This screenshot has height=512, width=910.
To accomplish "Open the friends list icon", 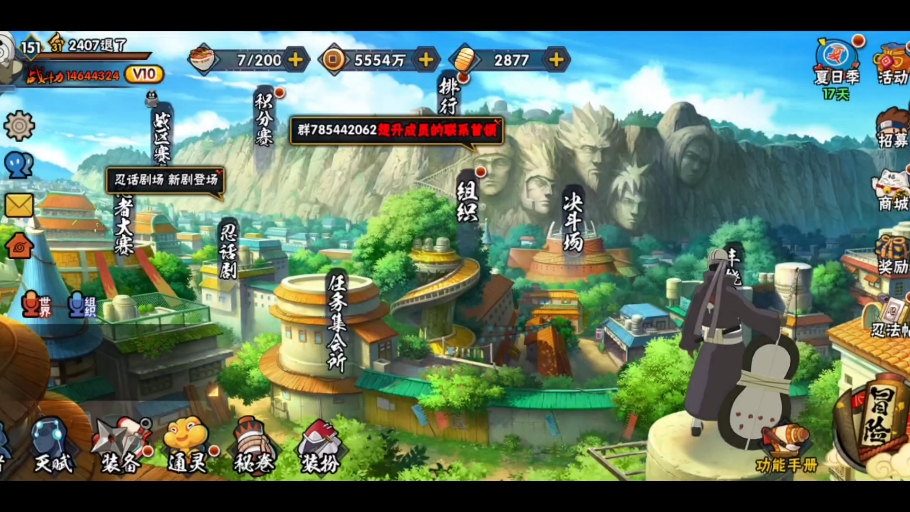I will click(19, 165).
